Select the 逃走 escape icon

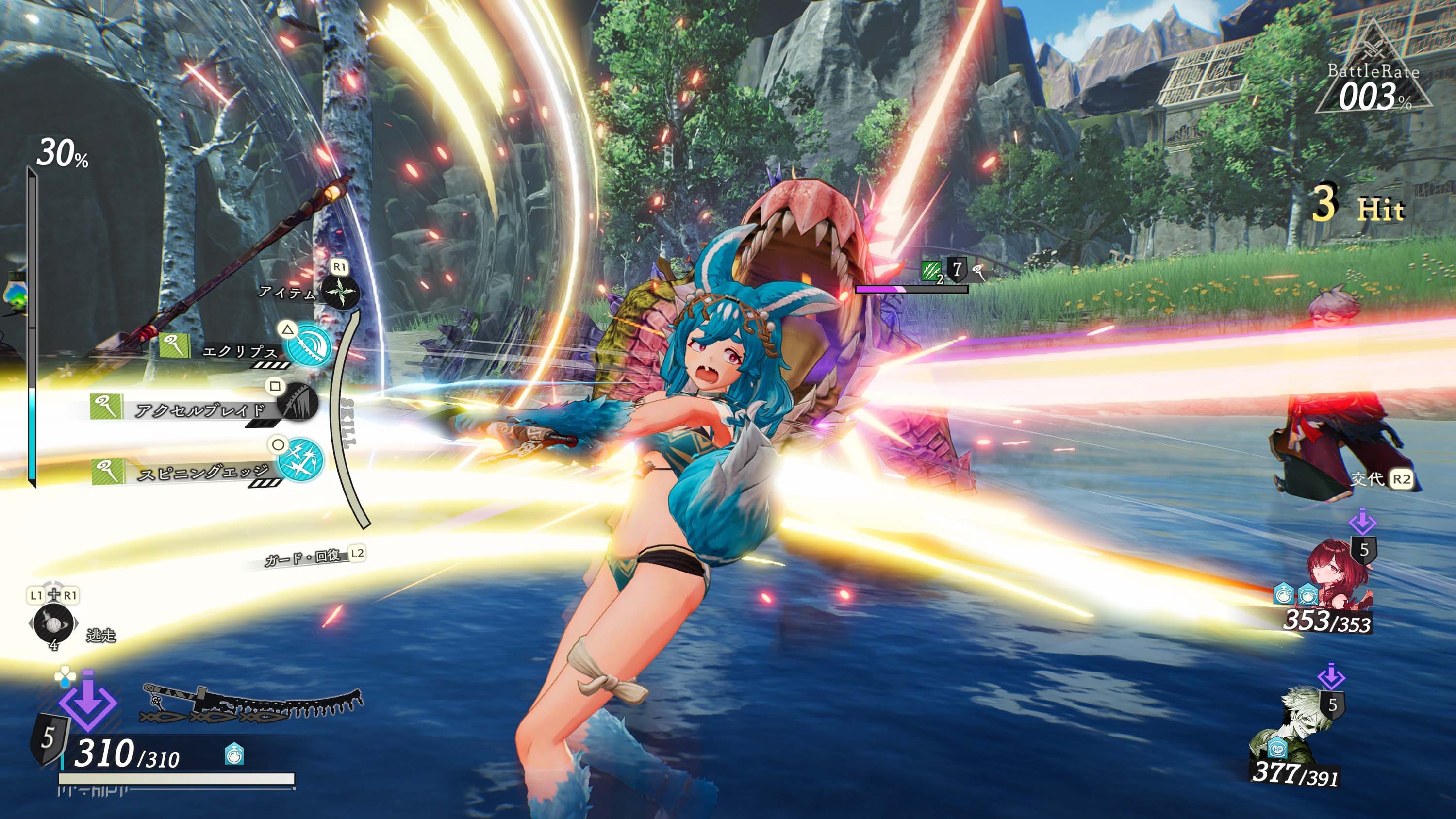(x=53, y=623)
